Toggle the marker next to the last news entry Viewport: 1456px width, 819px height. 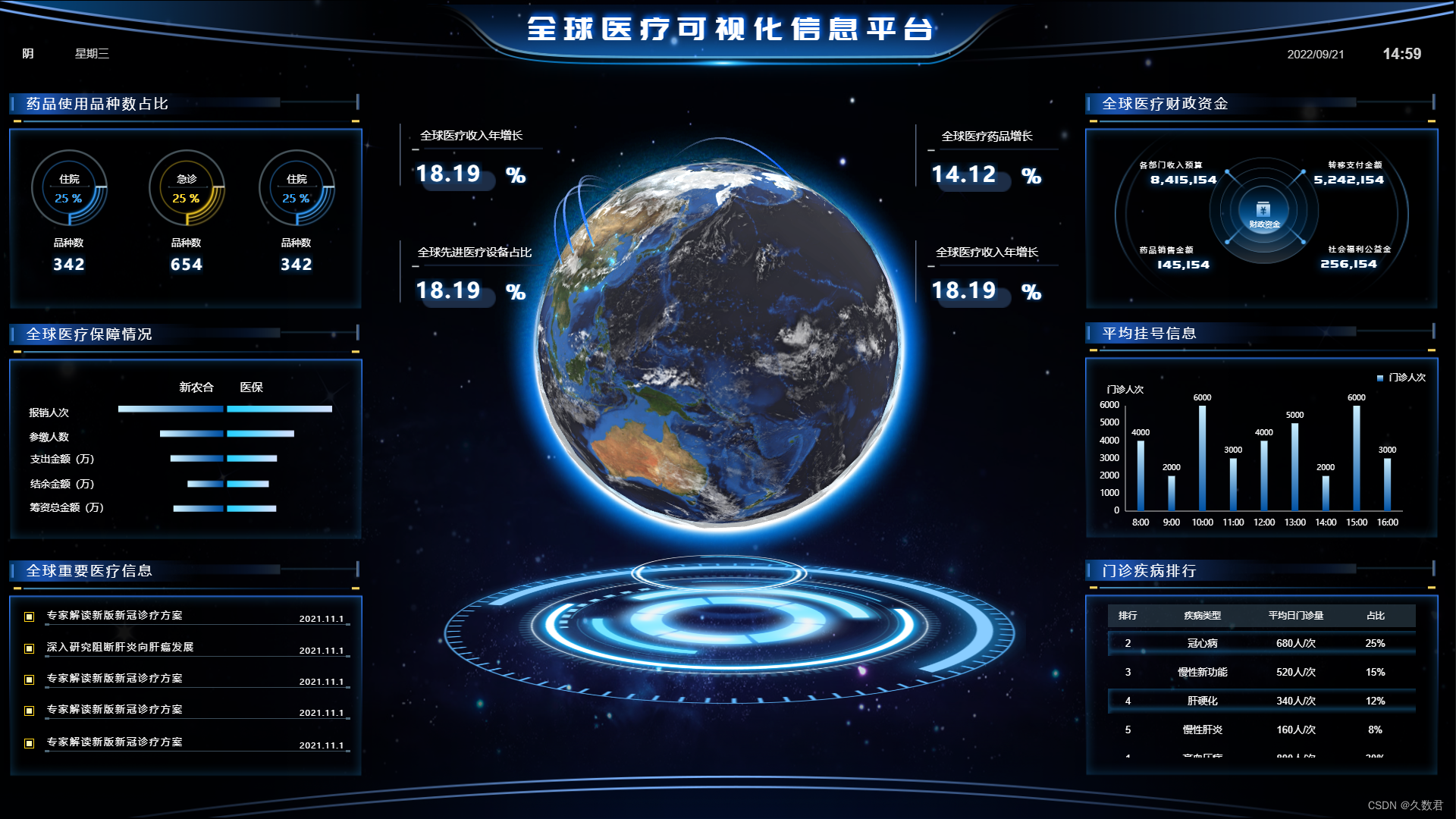click(30, 744)
